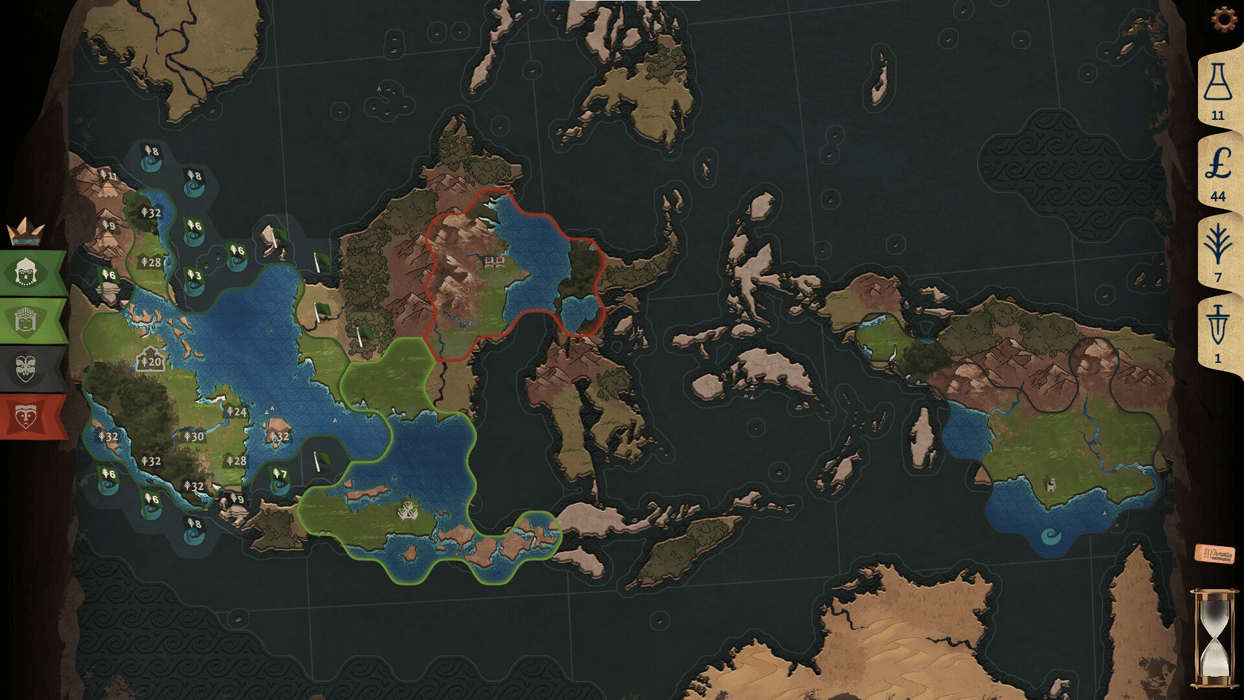Click the crown ranking icon
Screen dimensions: 1244x700
25,232
